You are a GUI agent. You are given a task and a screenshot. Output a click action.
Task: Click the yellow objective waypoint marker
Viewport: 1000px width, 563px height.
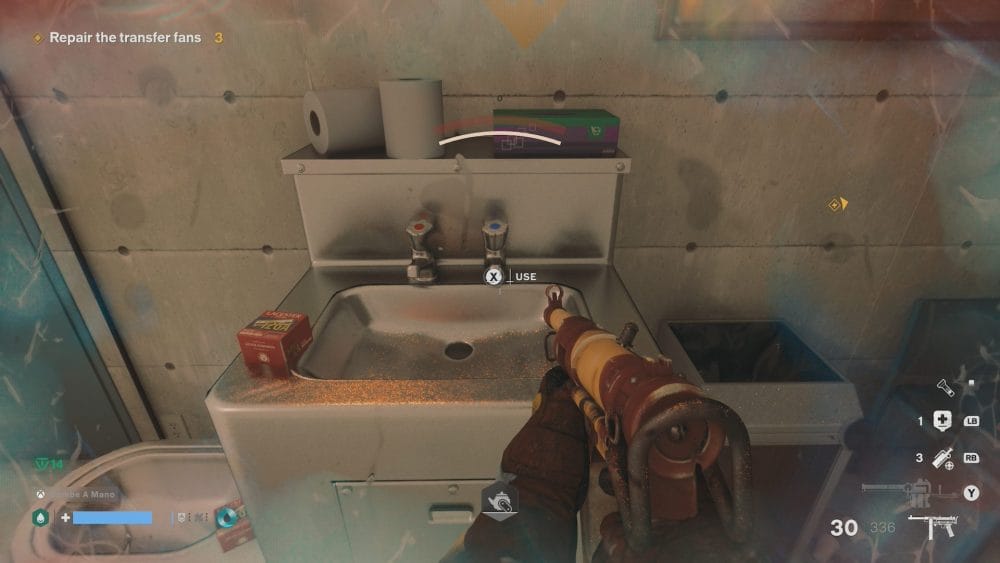click(x=837, y=204)
